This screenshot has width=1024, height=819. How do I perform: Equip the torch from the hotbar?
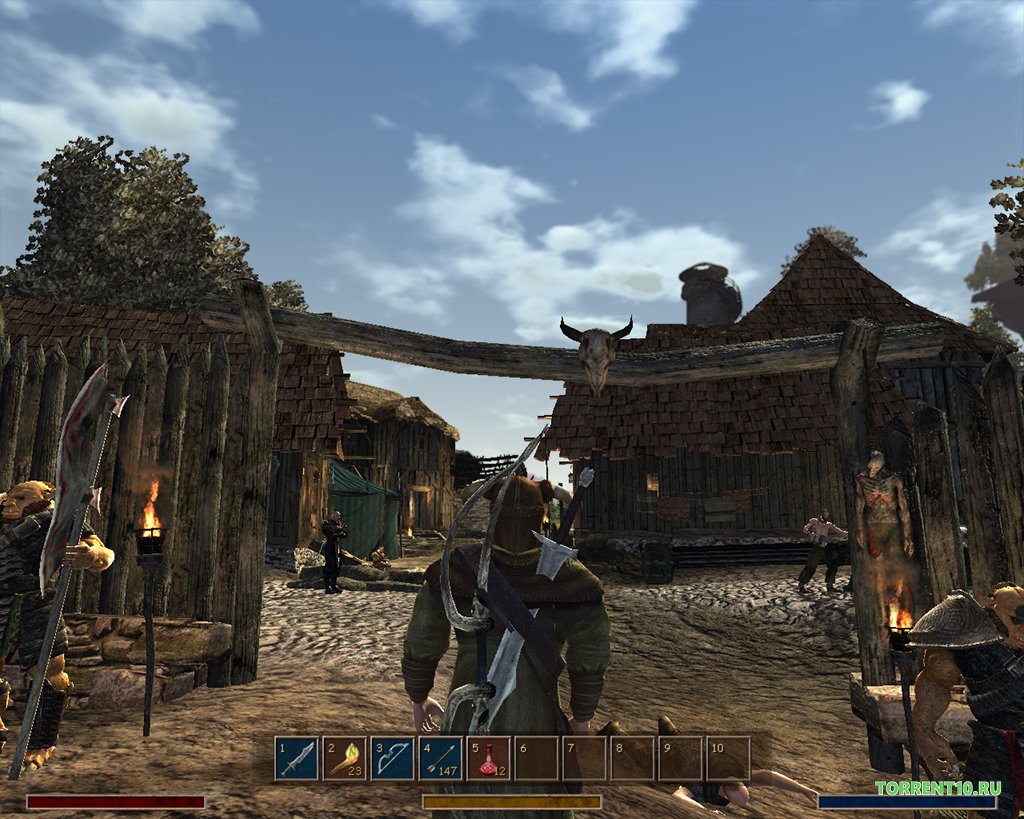[x=345, y=759]
